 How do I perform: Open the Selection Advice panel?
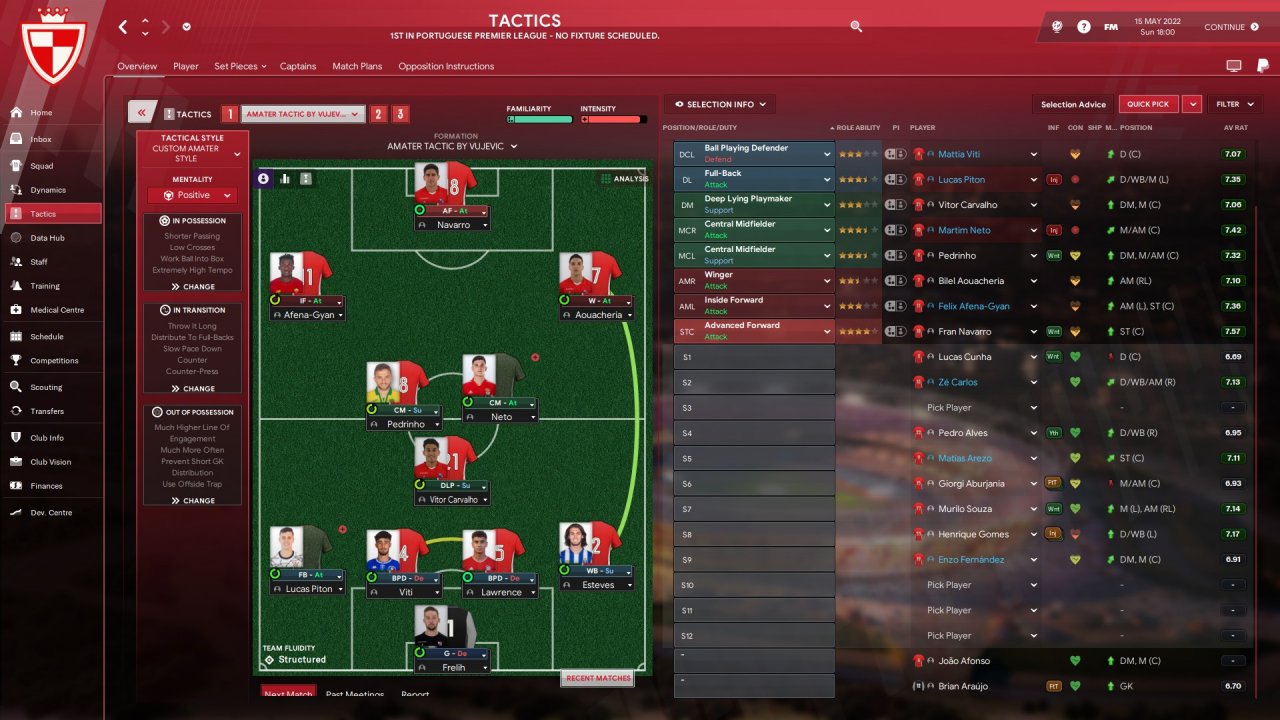click(1073, 104)
